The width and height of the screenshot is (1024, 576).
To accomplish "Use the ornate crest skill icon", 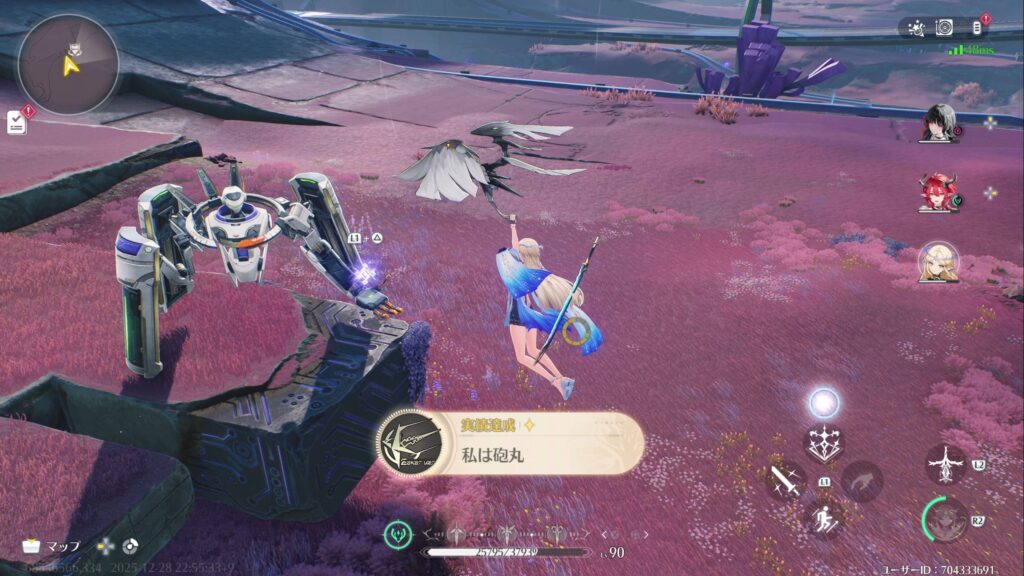I will pyautogui.click(x=825, y=443).
